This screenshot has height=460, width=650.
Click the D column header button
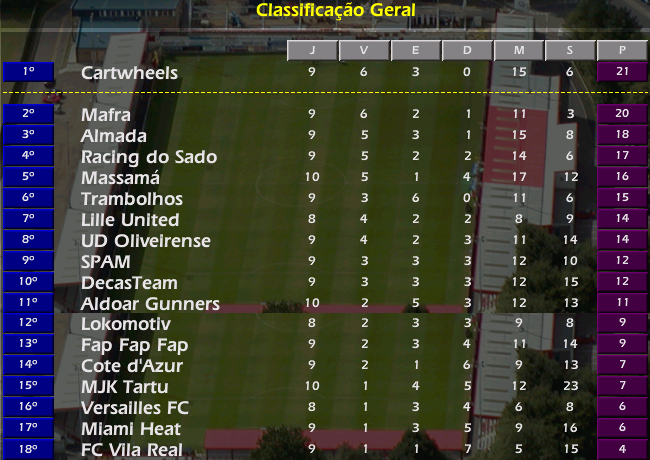coord(467,50)
